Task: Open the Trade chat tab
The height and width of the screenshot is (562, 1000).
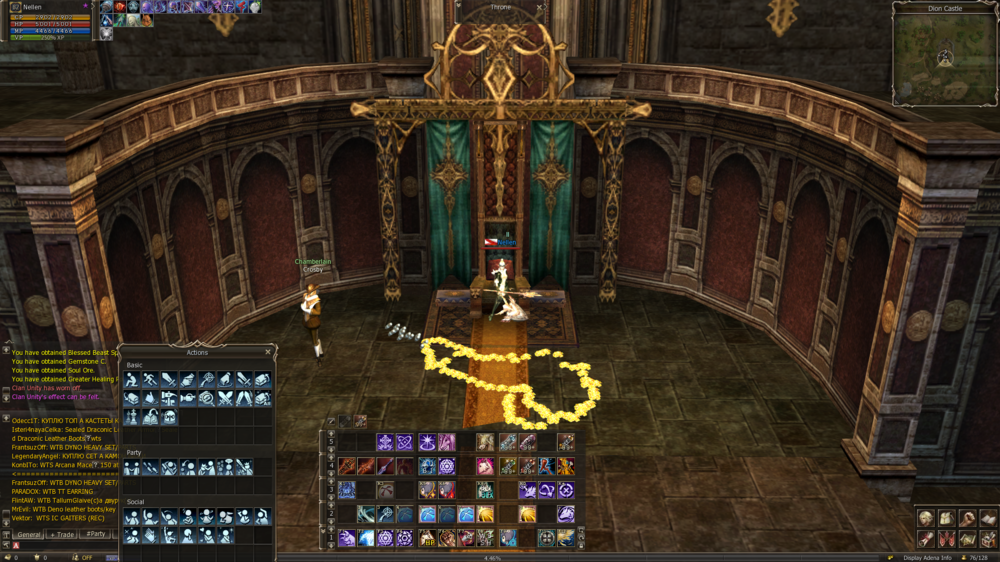Action: (62, 534)
